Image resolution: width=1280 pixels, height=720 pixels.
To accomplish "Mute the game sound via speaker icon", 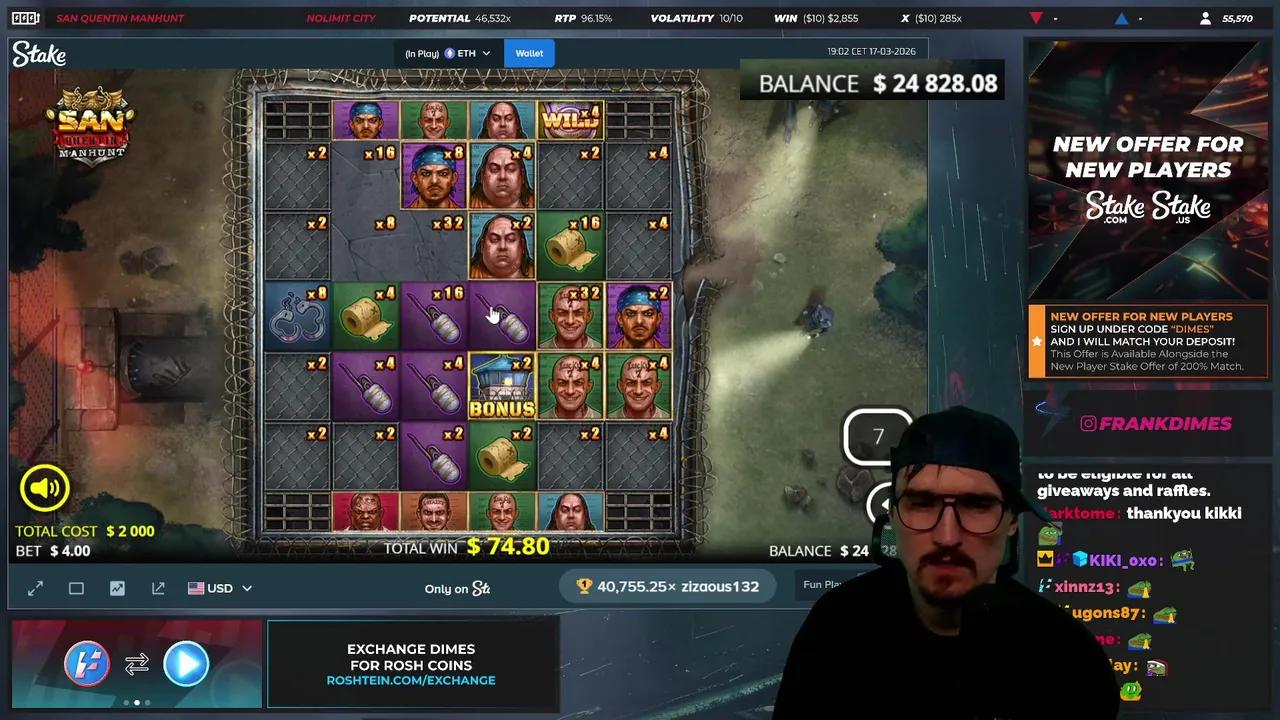I will 44,488.
